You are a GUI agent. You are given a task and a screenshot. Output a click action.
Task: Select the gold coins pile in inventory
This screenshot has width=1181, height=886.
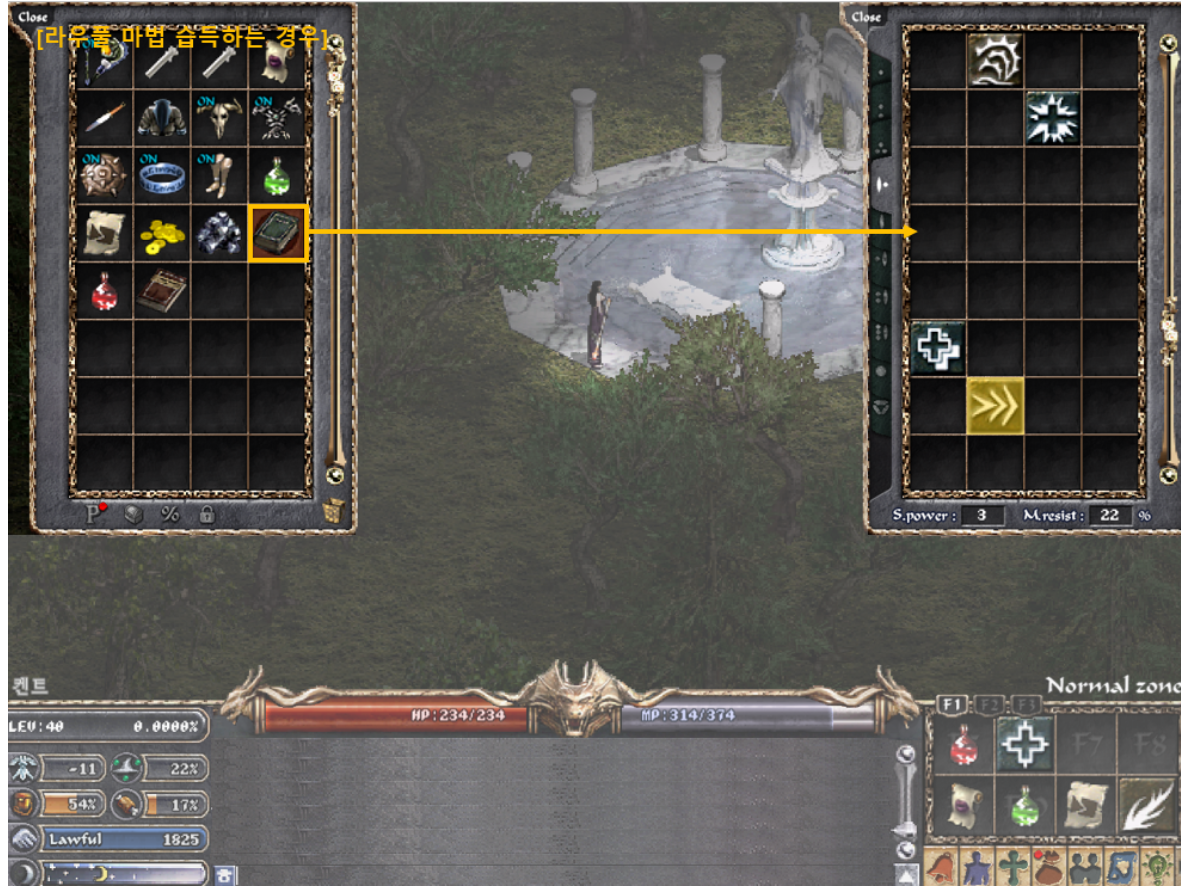click(x=162, y=234)
